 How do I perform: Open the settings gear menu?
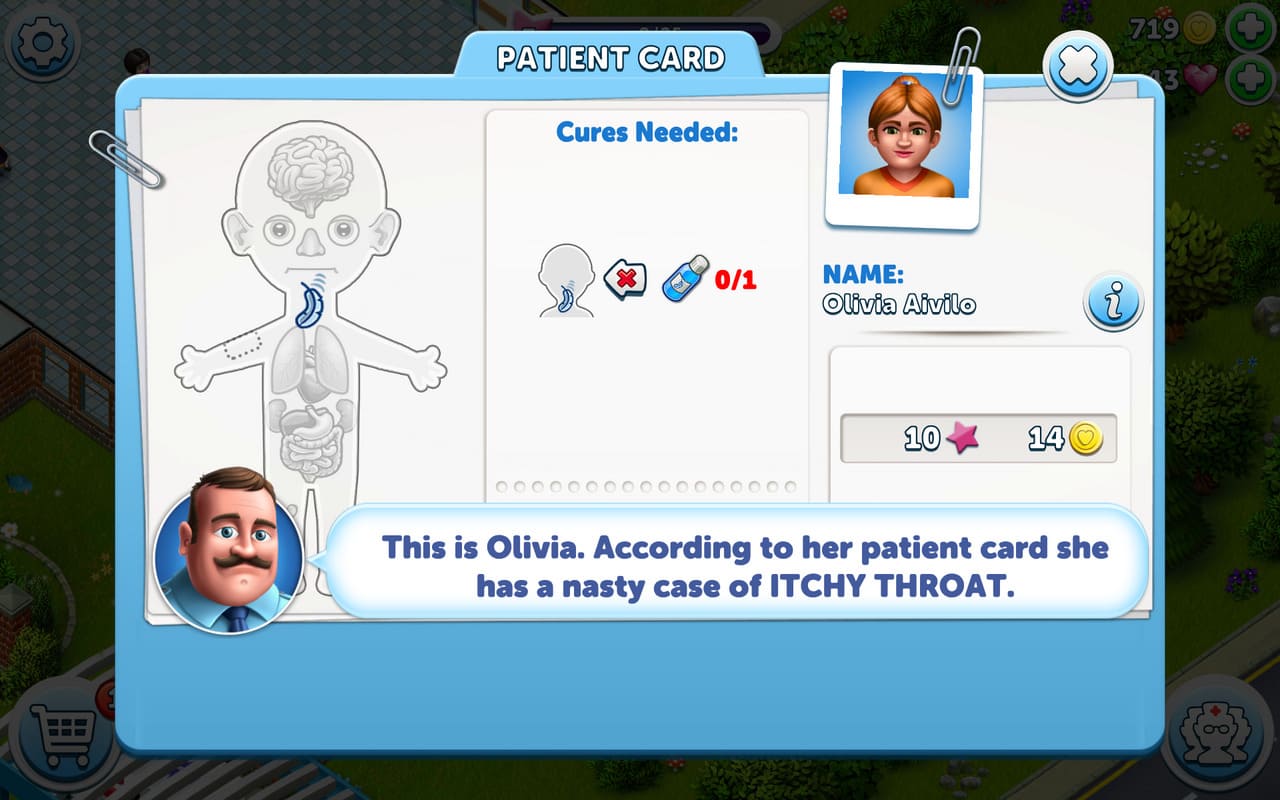tap(42, 43)
